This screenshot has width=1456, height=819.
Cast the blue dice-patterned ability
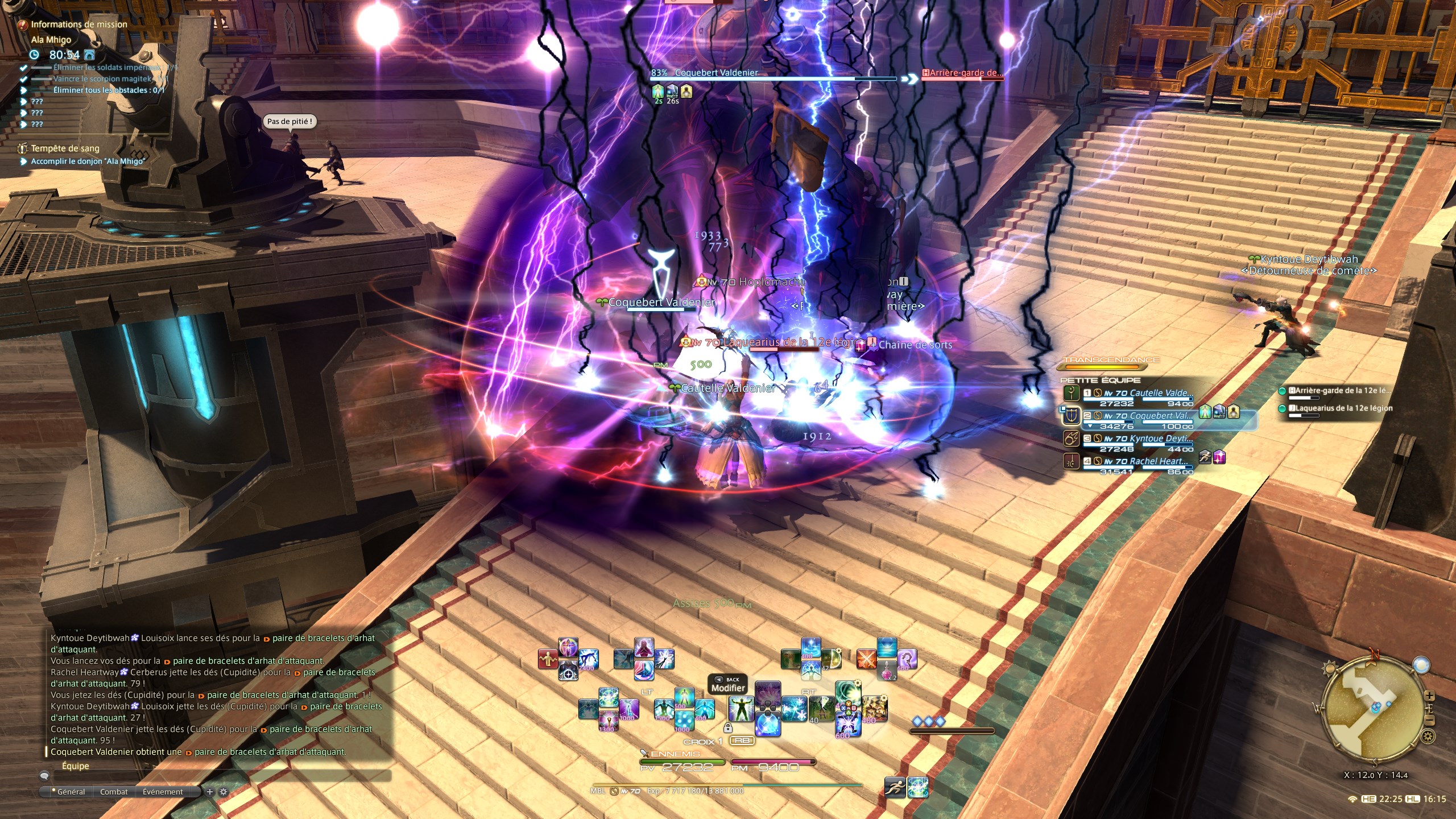684,721
